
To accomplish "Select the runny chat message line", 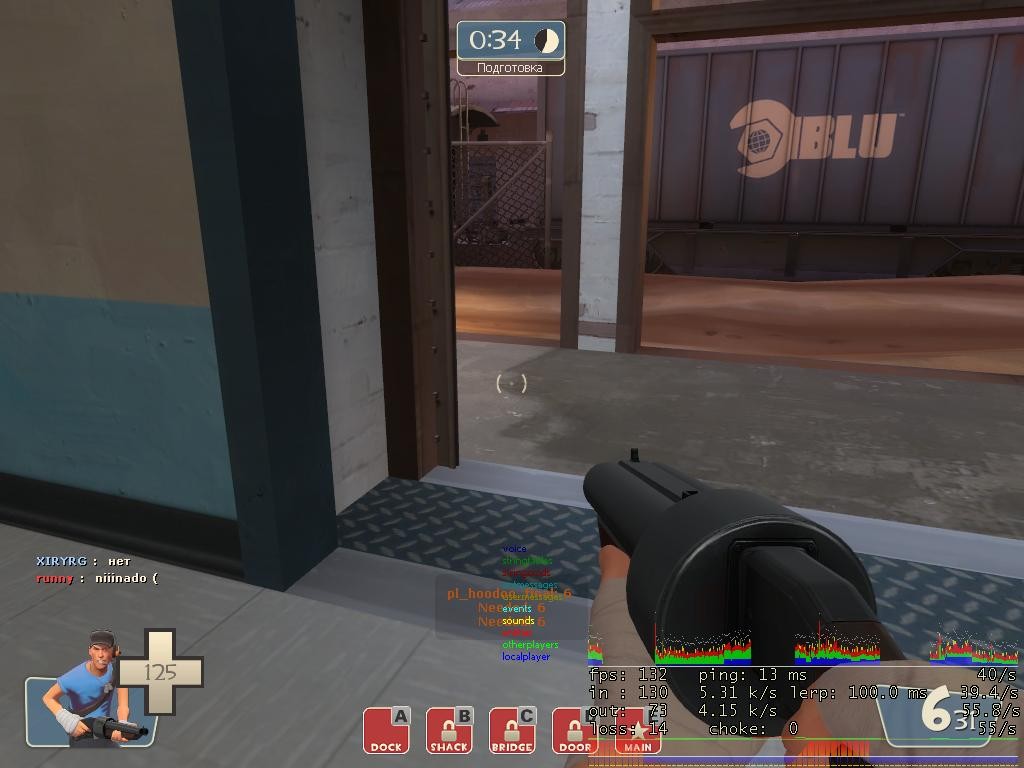I will point(97,578).
